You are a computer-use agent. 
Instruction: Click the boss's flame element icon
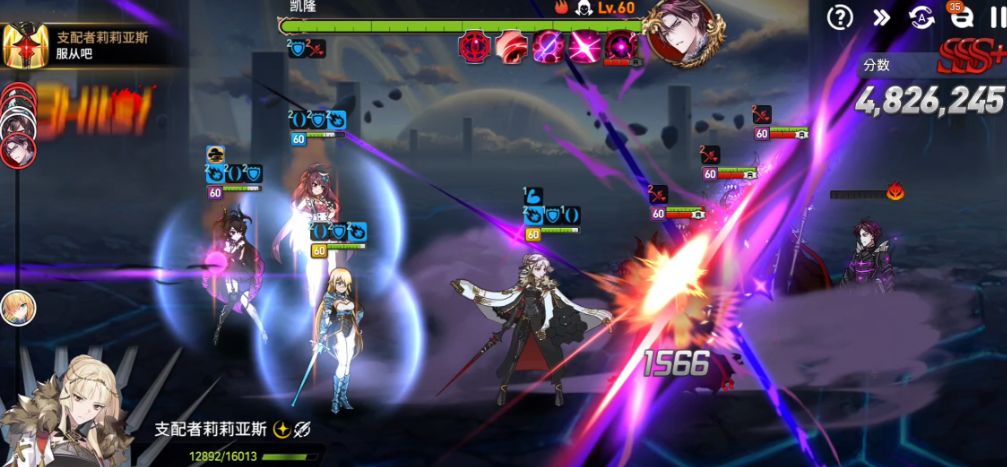[562, 8]
